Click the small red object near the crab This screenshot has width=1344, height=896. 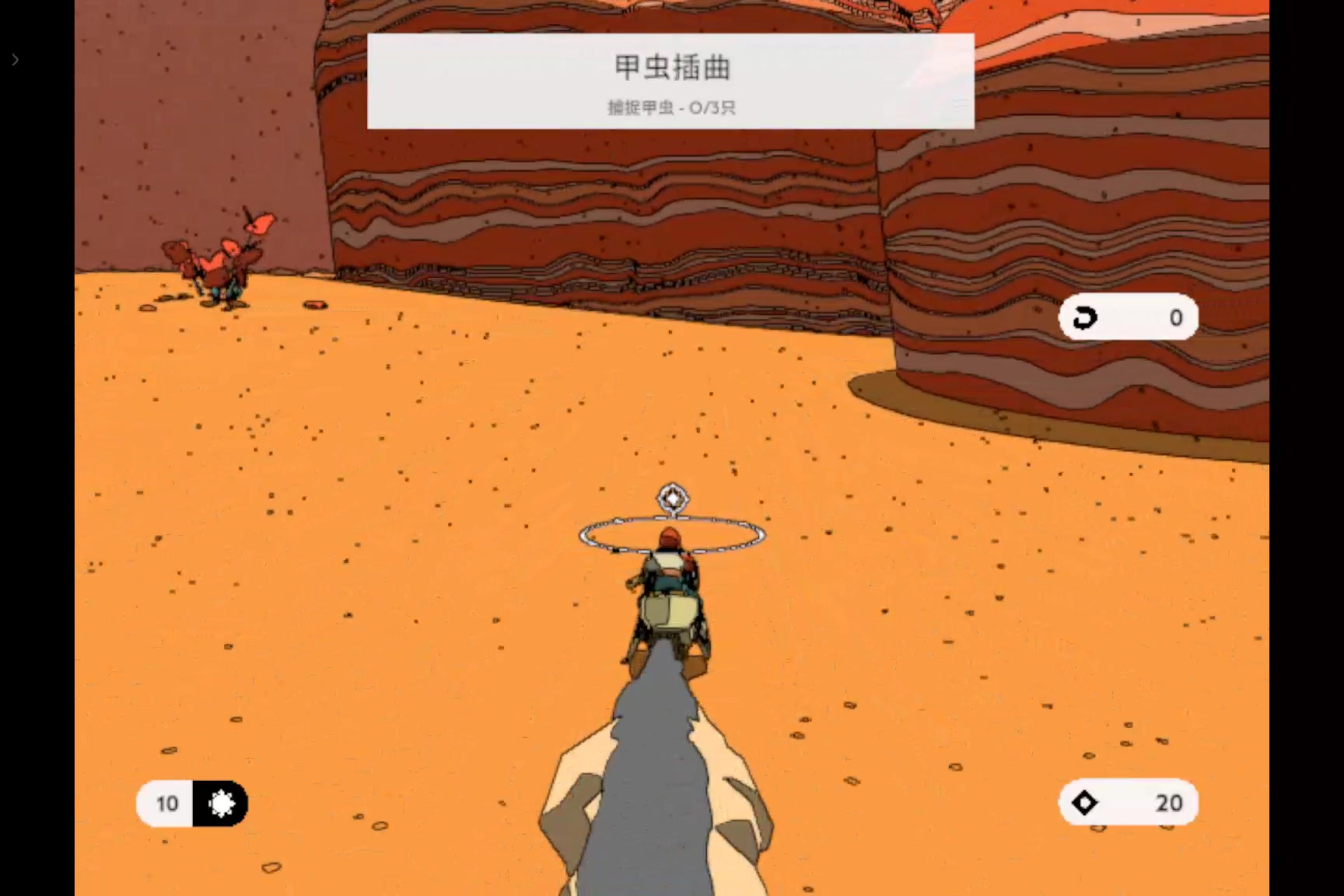[x=315, y=303]
